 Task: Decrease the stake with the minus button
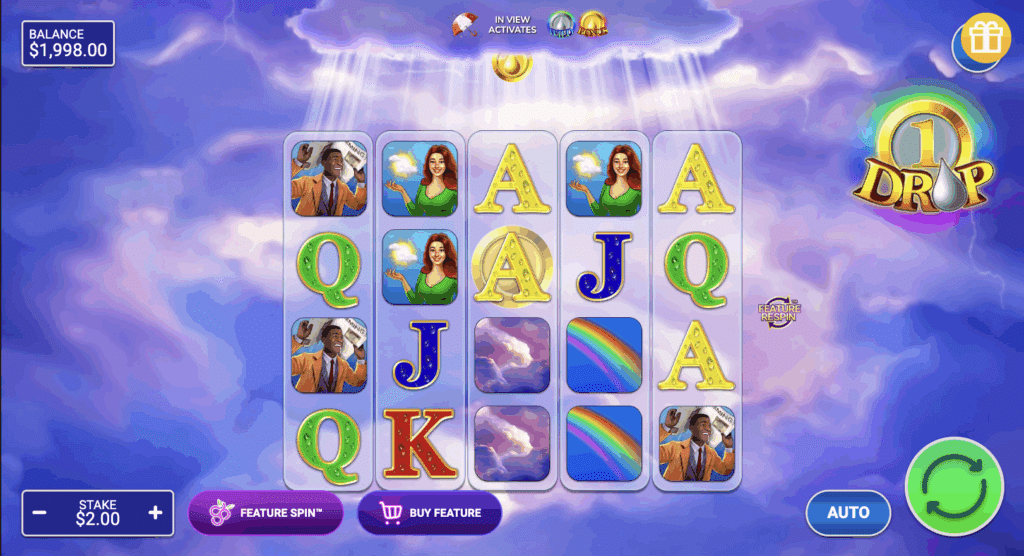[x=40, y=512]
